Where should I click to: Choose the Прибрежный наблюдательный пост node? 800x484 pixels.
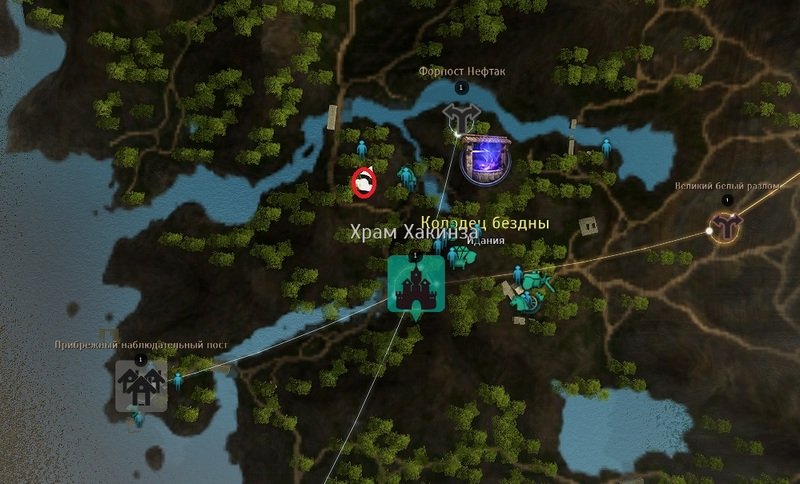click(140, 385)
